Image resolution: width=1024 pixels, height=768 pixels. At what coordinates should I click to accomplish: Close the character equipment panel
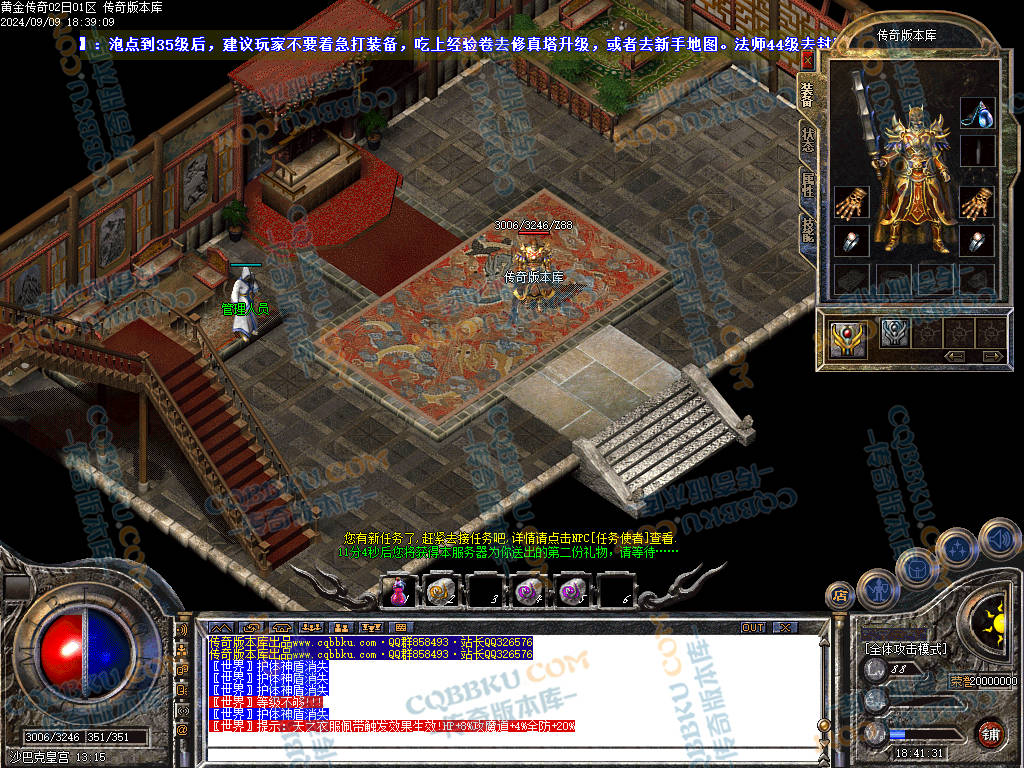(807, 59)
